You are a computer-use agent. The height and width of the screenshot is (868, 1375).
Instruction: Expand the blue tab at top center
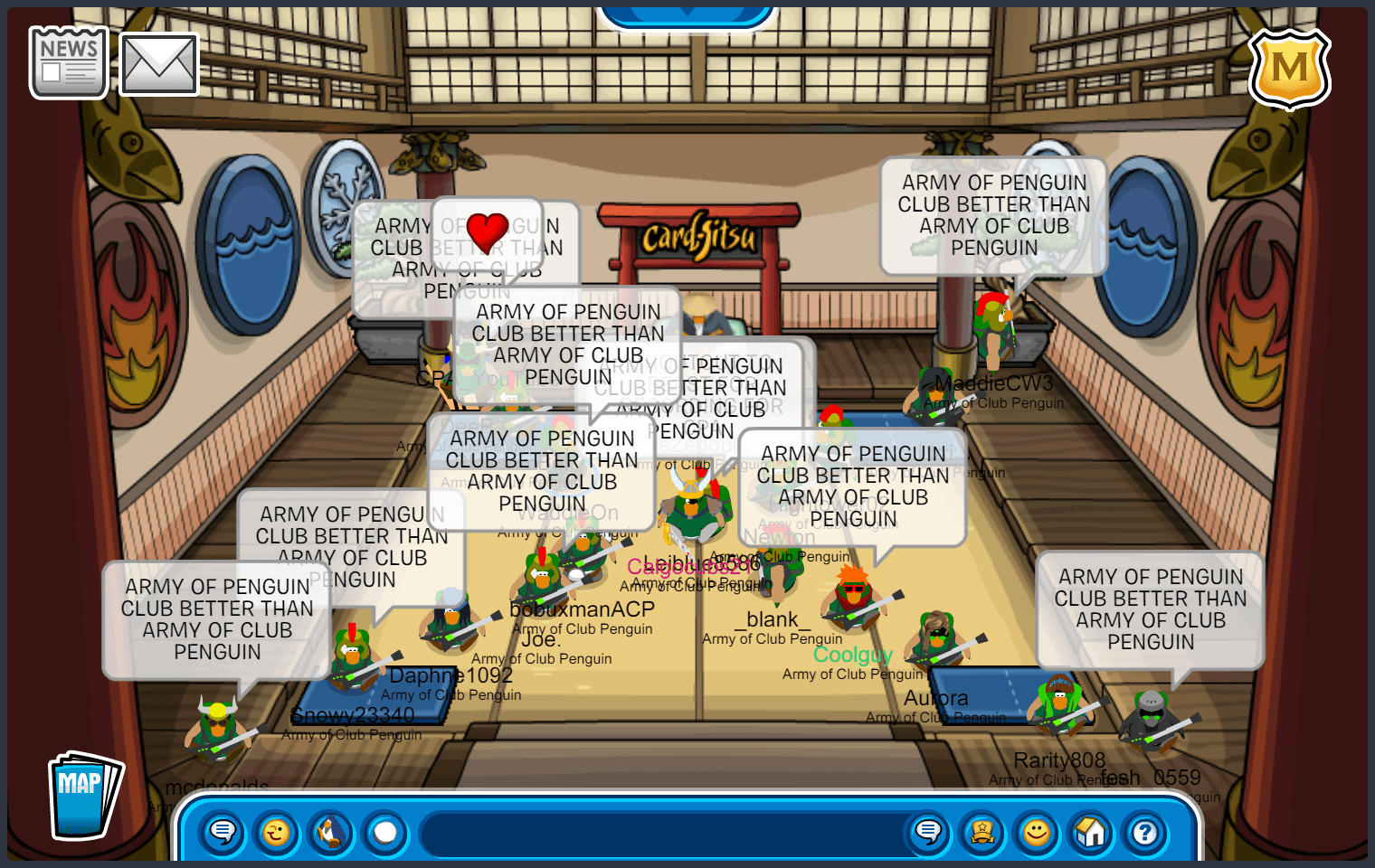(x=687, y=14)
